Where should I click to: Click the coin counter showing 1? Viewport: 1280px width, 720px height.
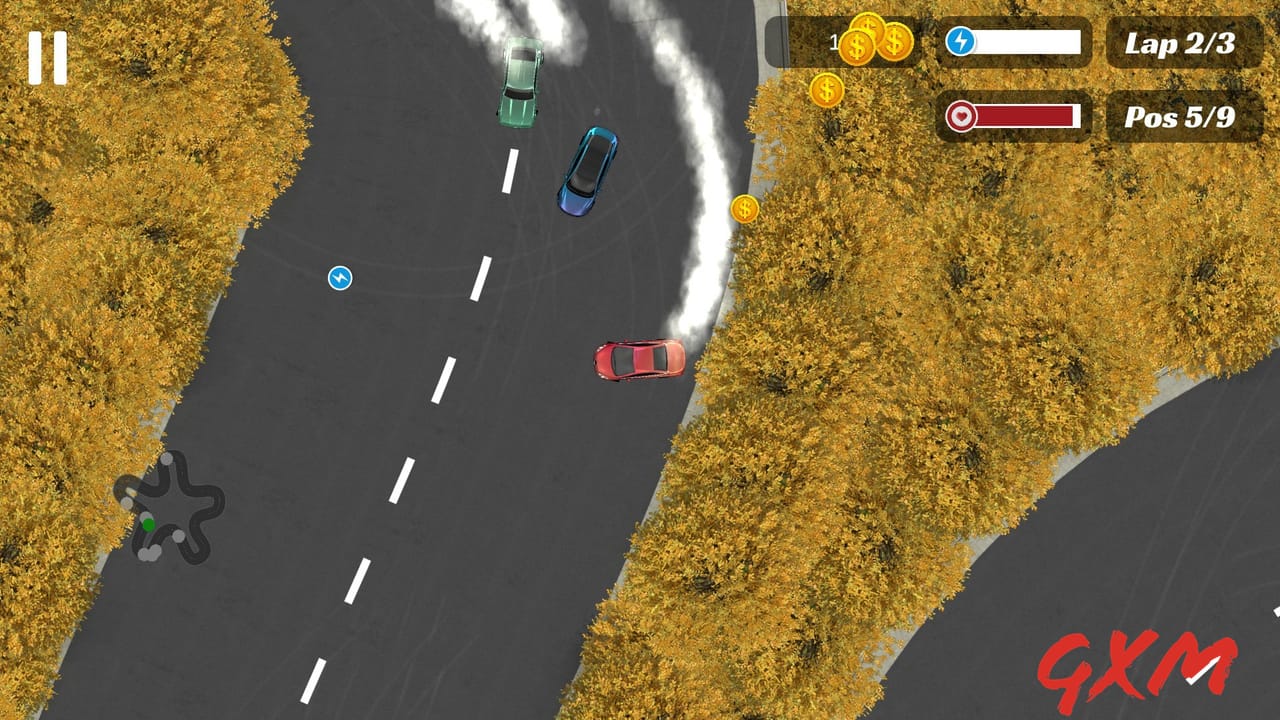tap(834, 41)
